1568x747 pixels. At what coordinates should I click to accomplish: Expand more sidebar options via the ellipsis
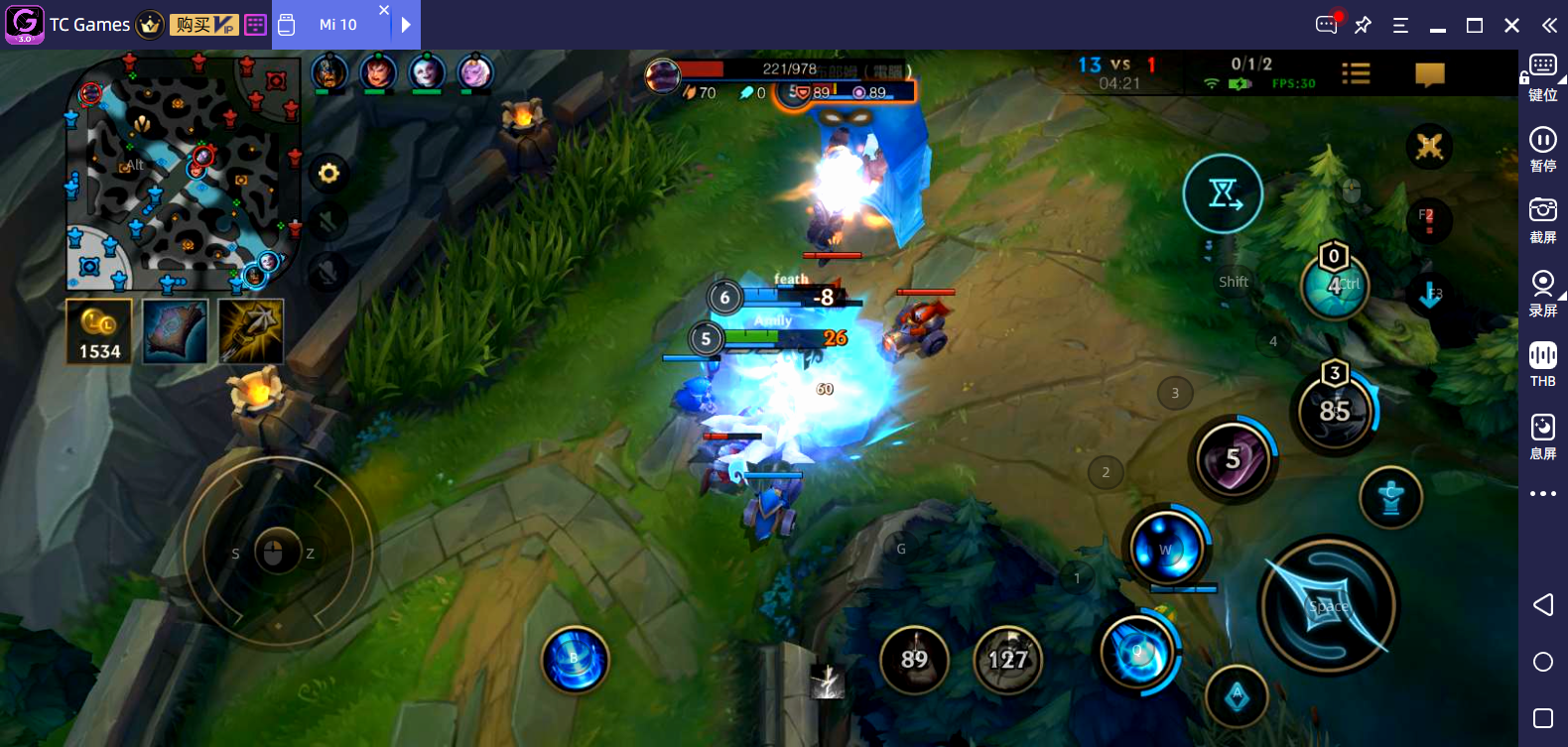(1542, 493)
